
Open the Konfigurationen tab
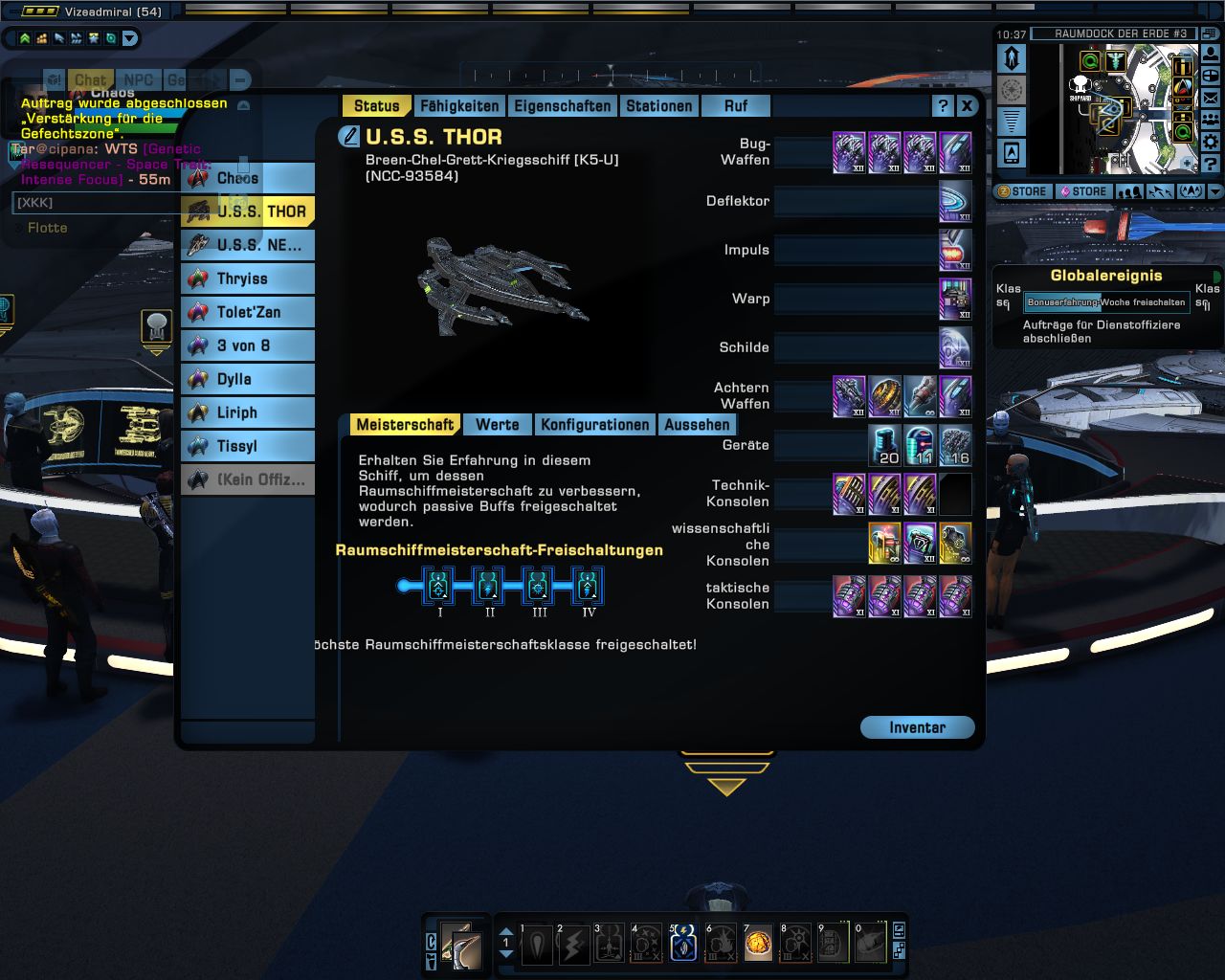[594, 425]
